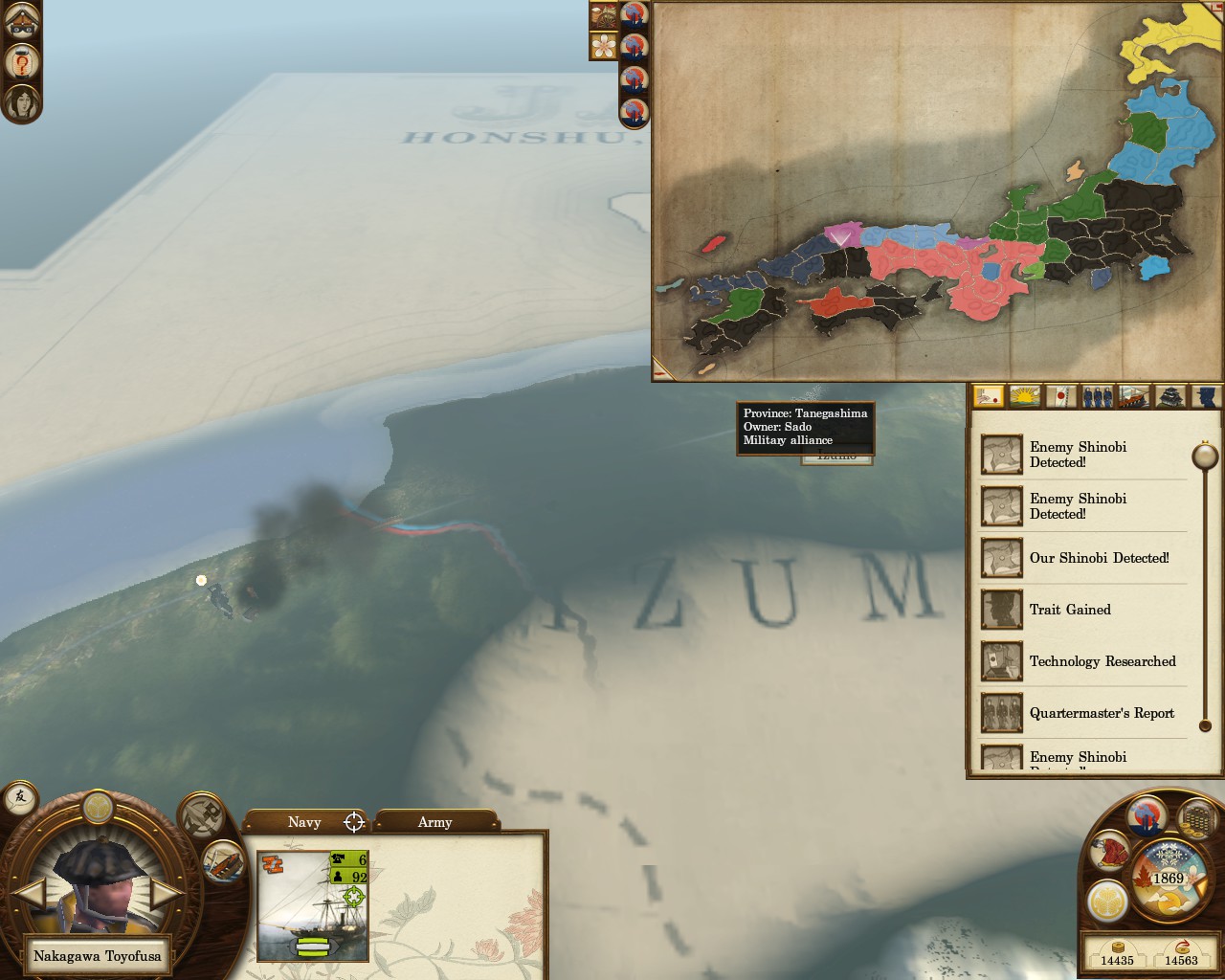
Task: Click the sinking ship disband button
Action: click(x=223, y=860)
